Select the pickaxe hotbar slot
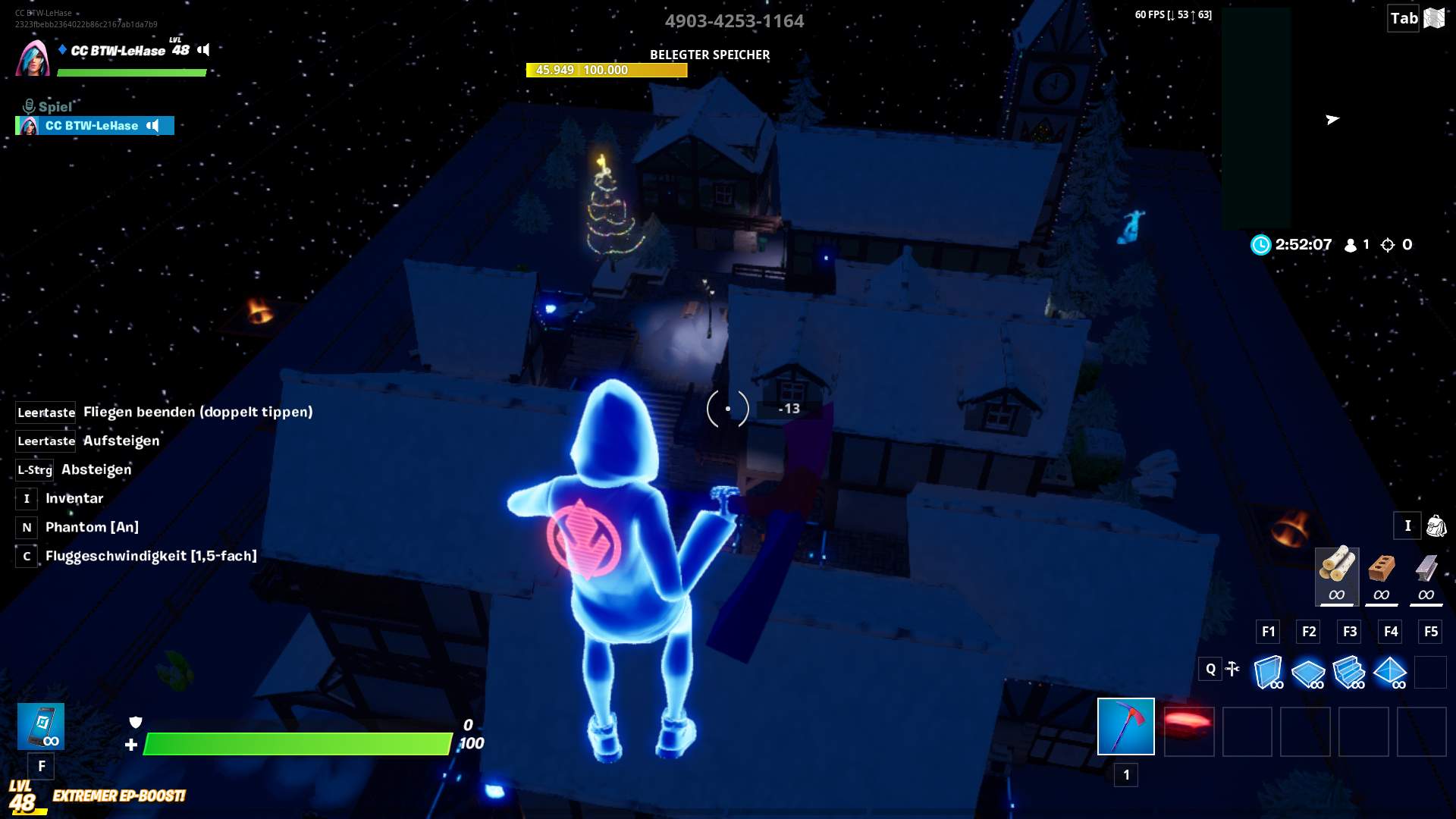The height and width of the screenshot is (819, 1456). point(1125,726)
